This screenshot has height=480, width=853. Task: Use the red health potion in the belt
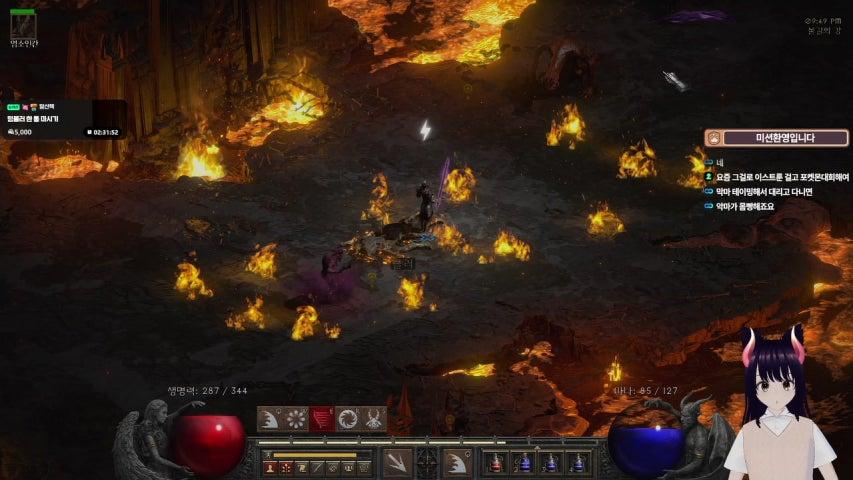coord(497,463)
